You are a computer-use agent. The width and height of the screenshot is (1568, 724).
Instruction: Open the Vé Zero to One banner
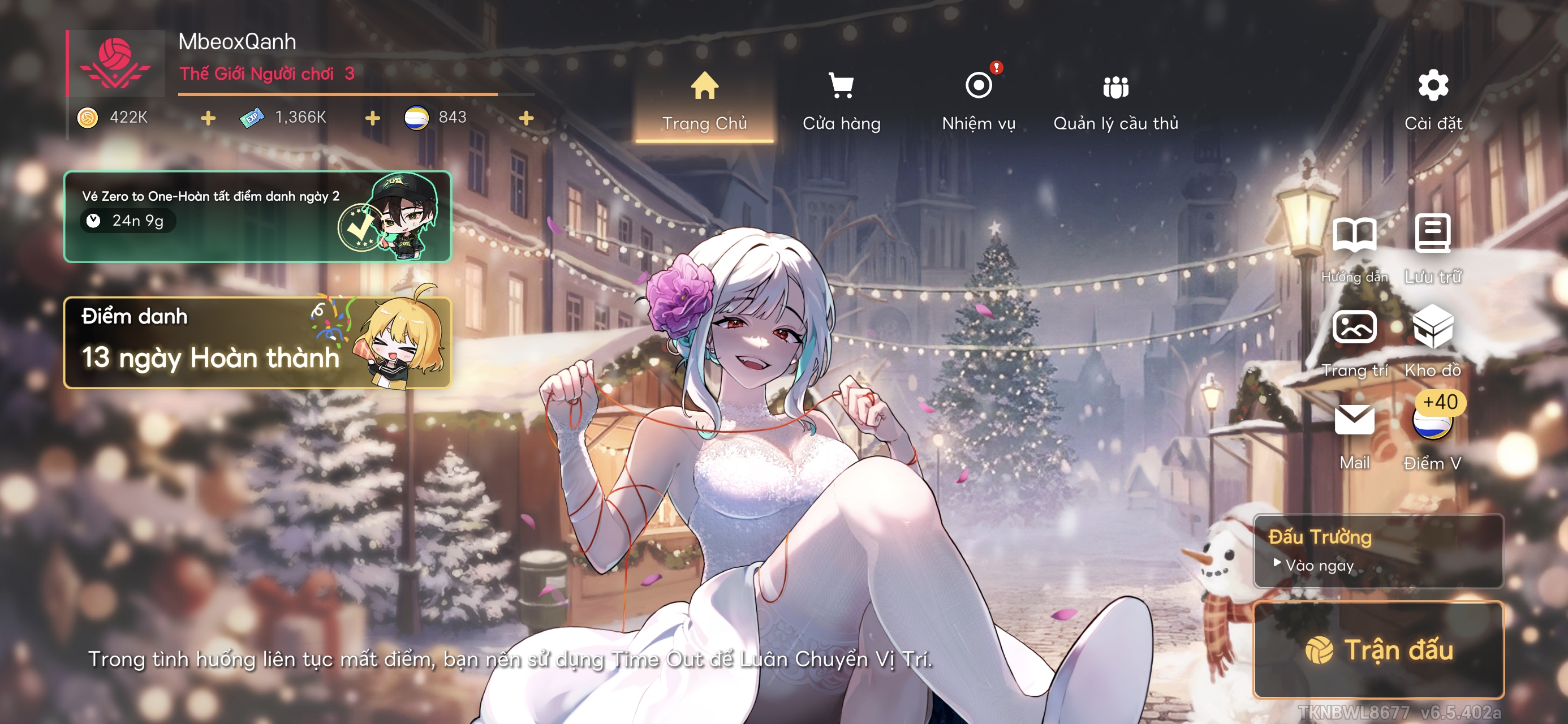click(x=257, y=217)
